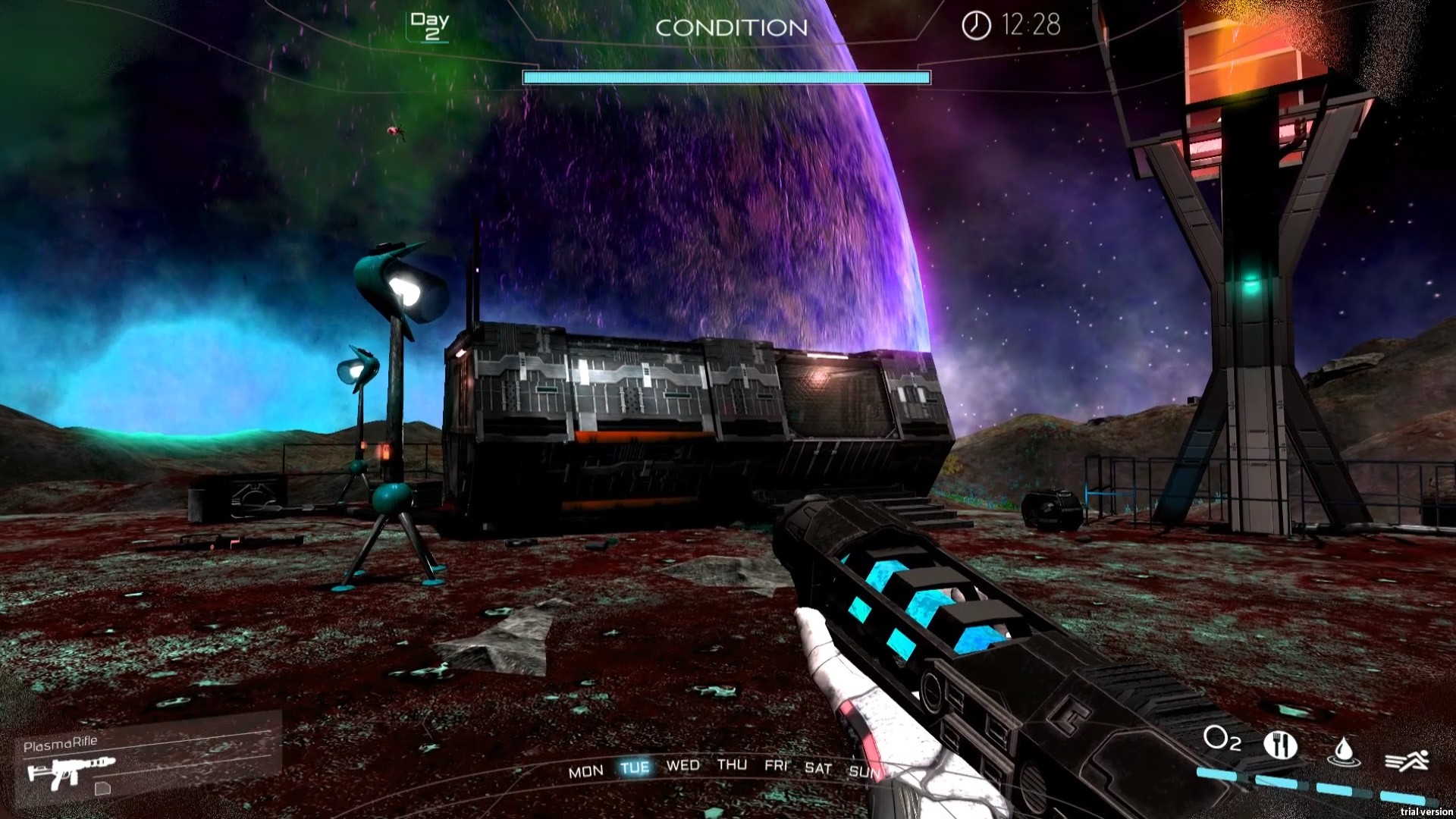Click the running figure stamina icon
Image resolution: width=1456 pixels, height=819 pixels.
click(1407, 760)
